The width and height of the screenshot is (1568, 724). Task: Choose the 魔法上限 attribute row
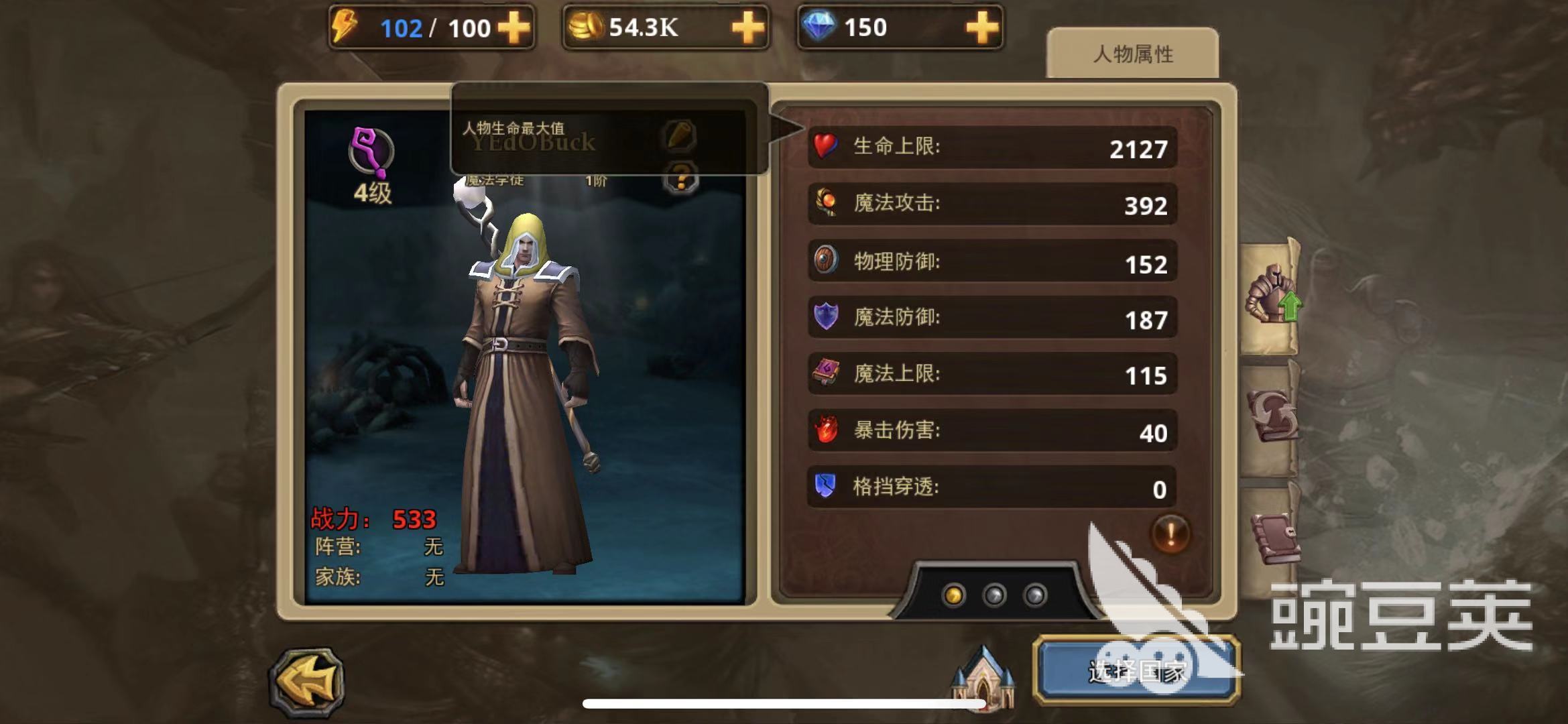click(992, 374)
